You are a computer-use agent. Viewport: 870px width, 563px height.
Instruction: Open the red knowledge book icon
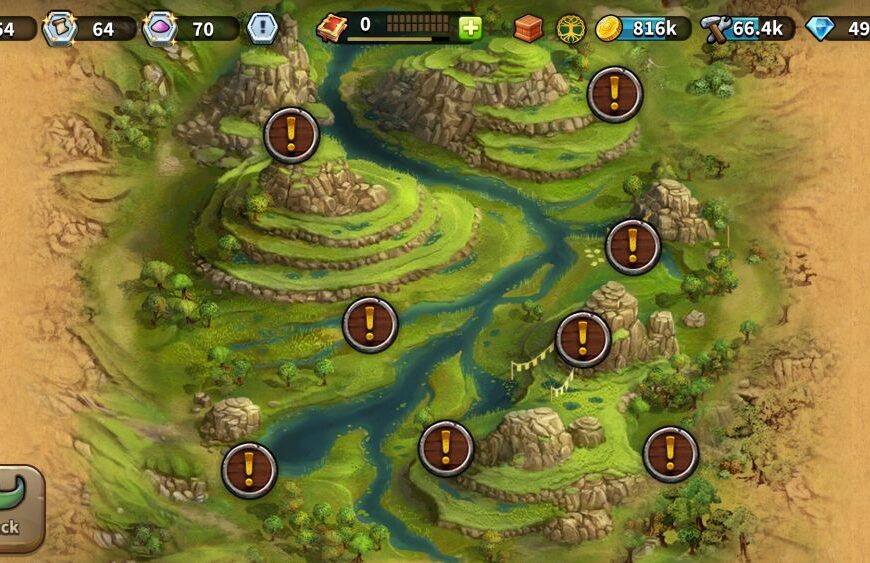click(331, 28)
